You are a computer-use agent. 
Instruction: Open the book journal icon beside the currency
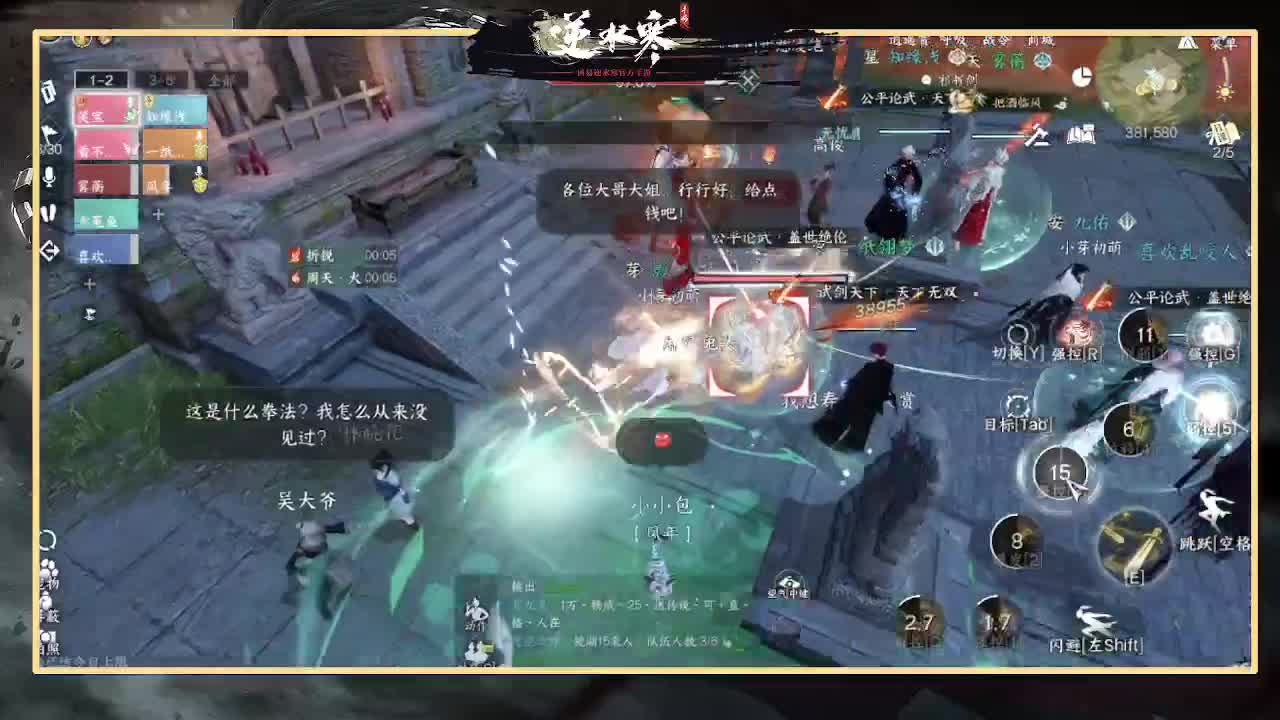point(1081,135)
